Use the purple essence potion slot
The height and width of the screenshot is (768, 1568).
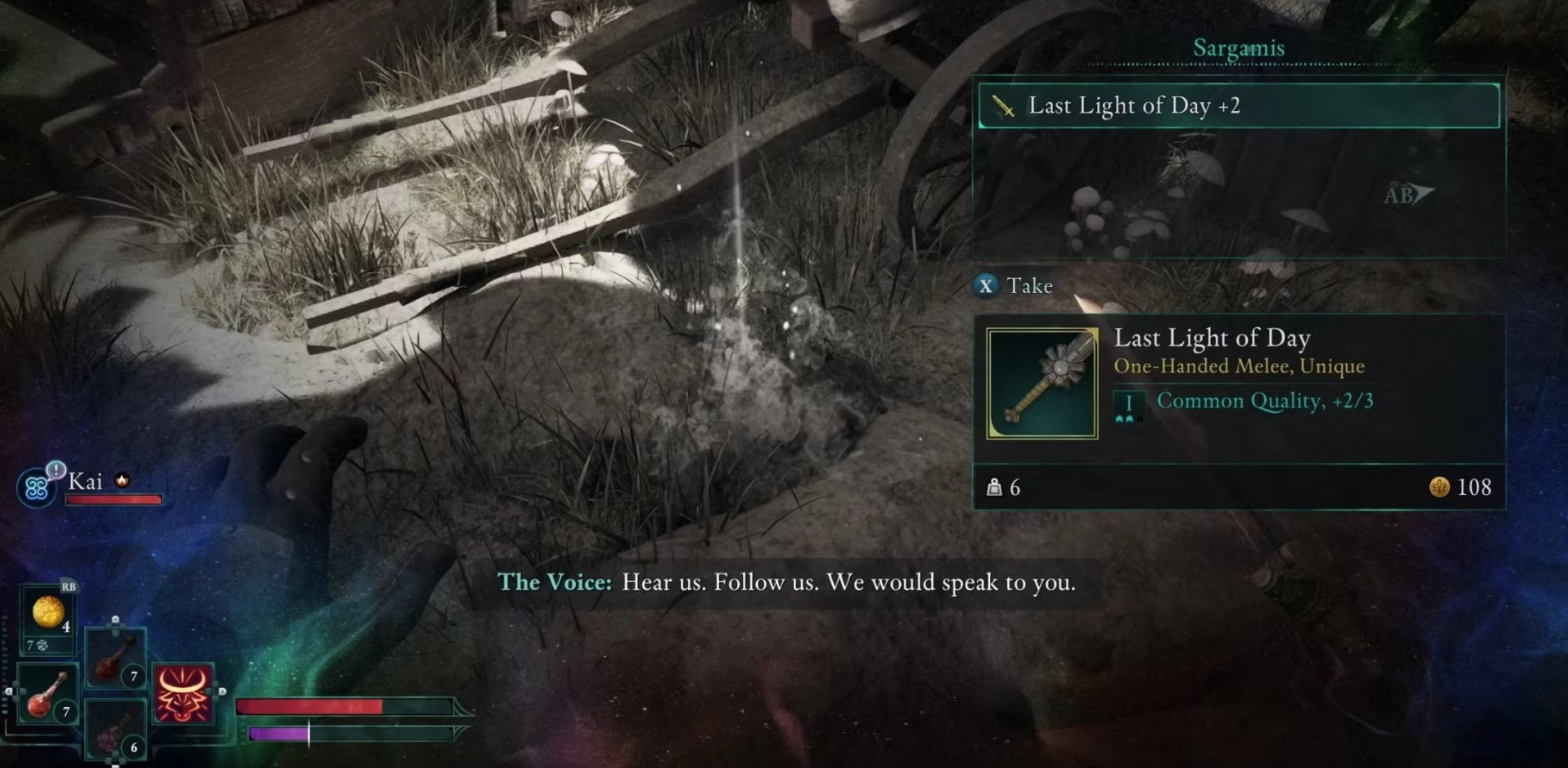[x=115, y=732]
